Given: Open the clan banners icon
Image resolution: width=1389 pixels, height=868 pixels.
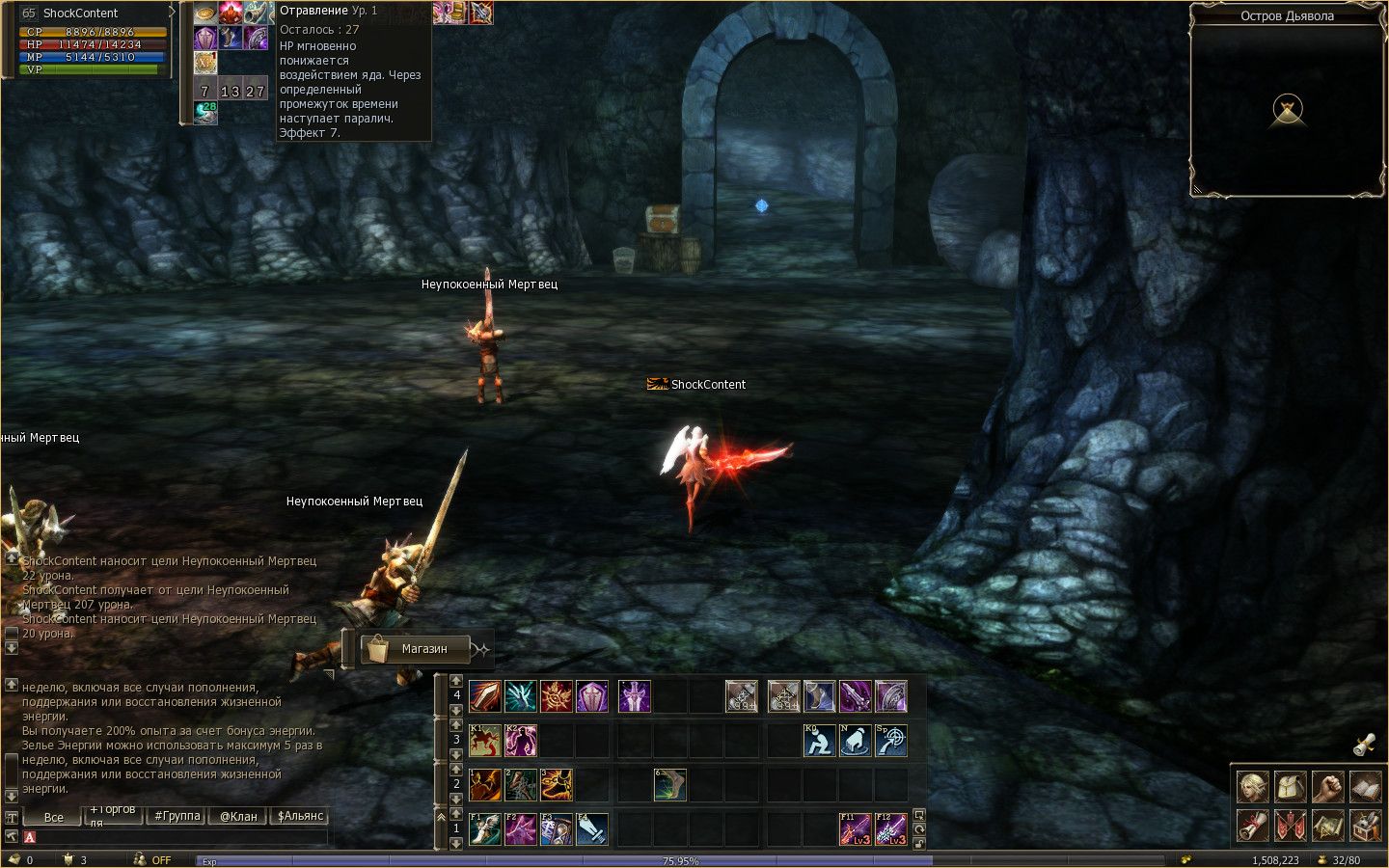Looking at the screenshot, I should coord(1291,826).
